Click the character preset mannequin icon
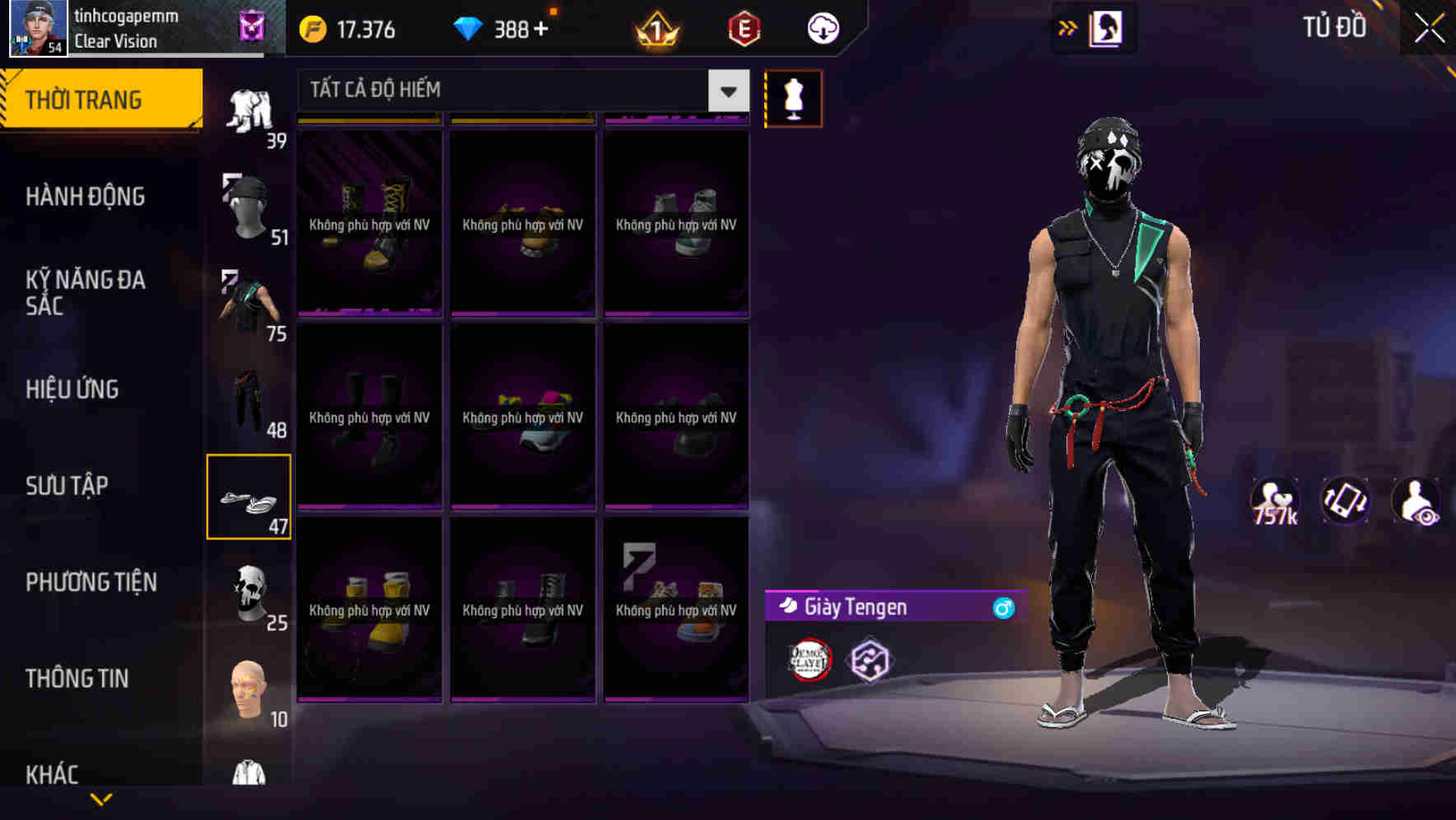 pos(793,98)
